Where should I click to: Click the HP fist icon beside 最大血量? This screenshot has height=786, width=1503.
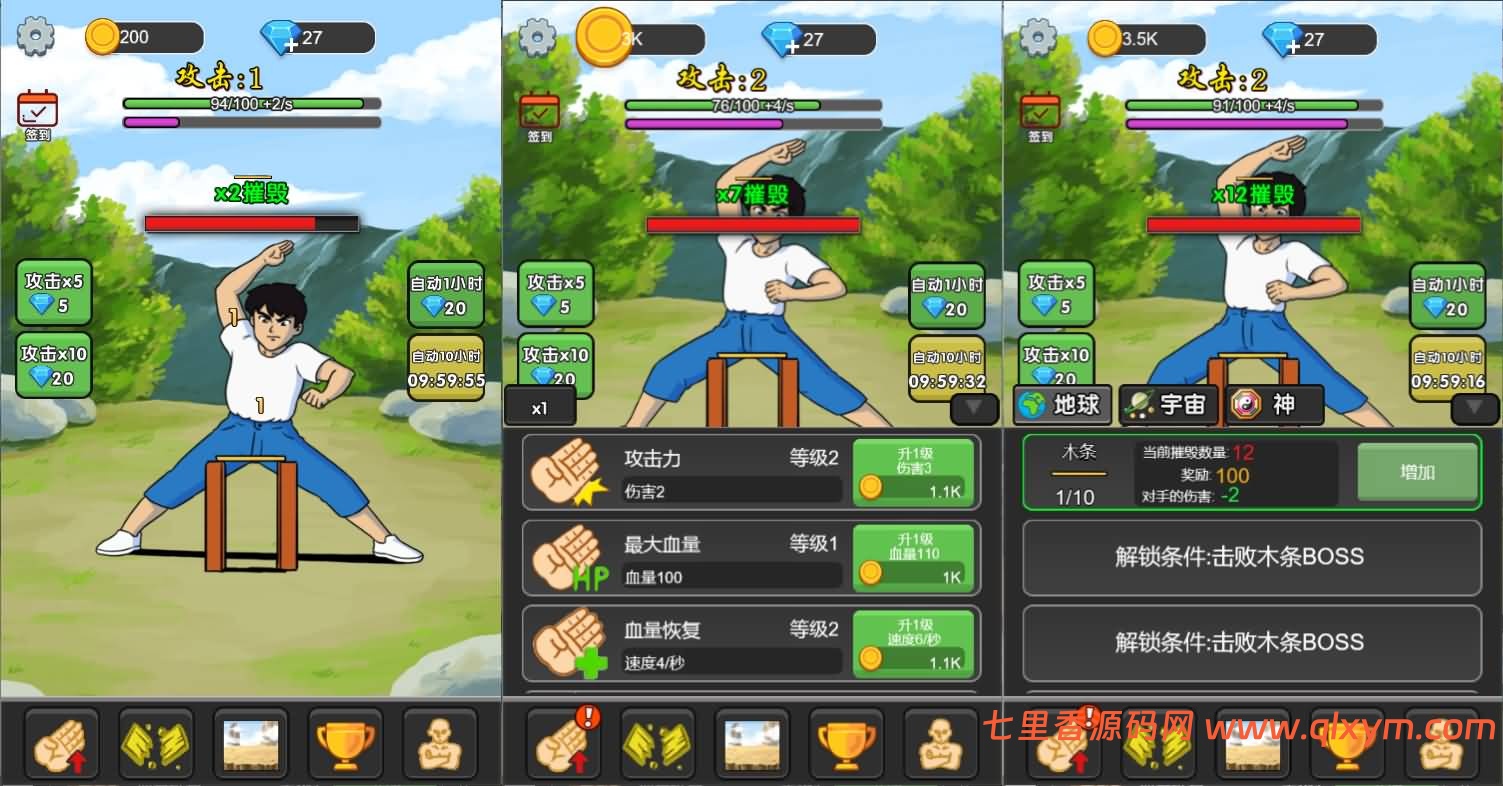pyautogui.click(x=565, y=558)
